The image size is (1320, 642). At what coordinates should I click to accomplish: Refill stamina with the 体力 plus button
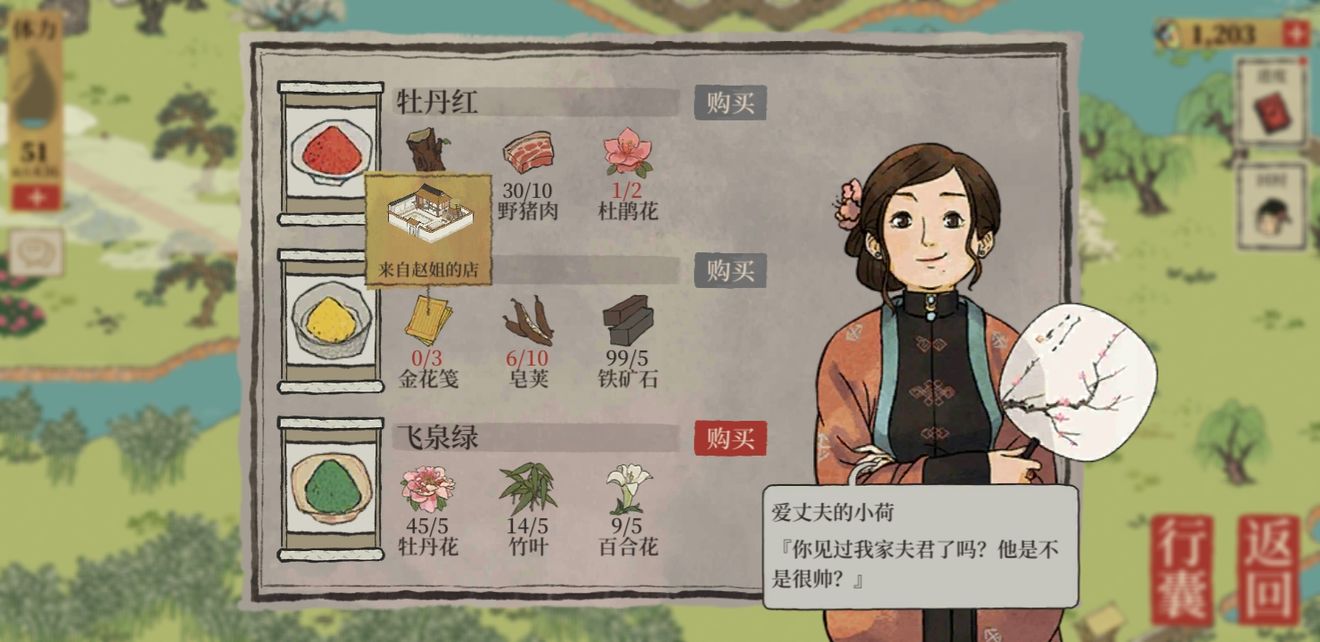click(x=36, y=197)
